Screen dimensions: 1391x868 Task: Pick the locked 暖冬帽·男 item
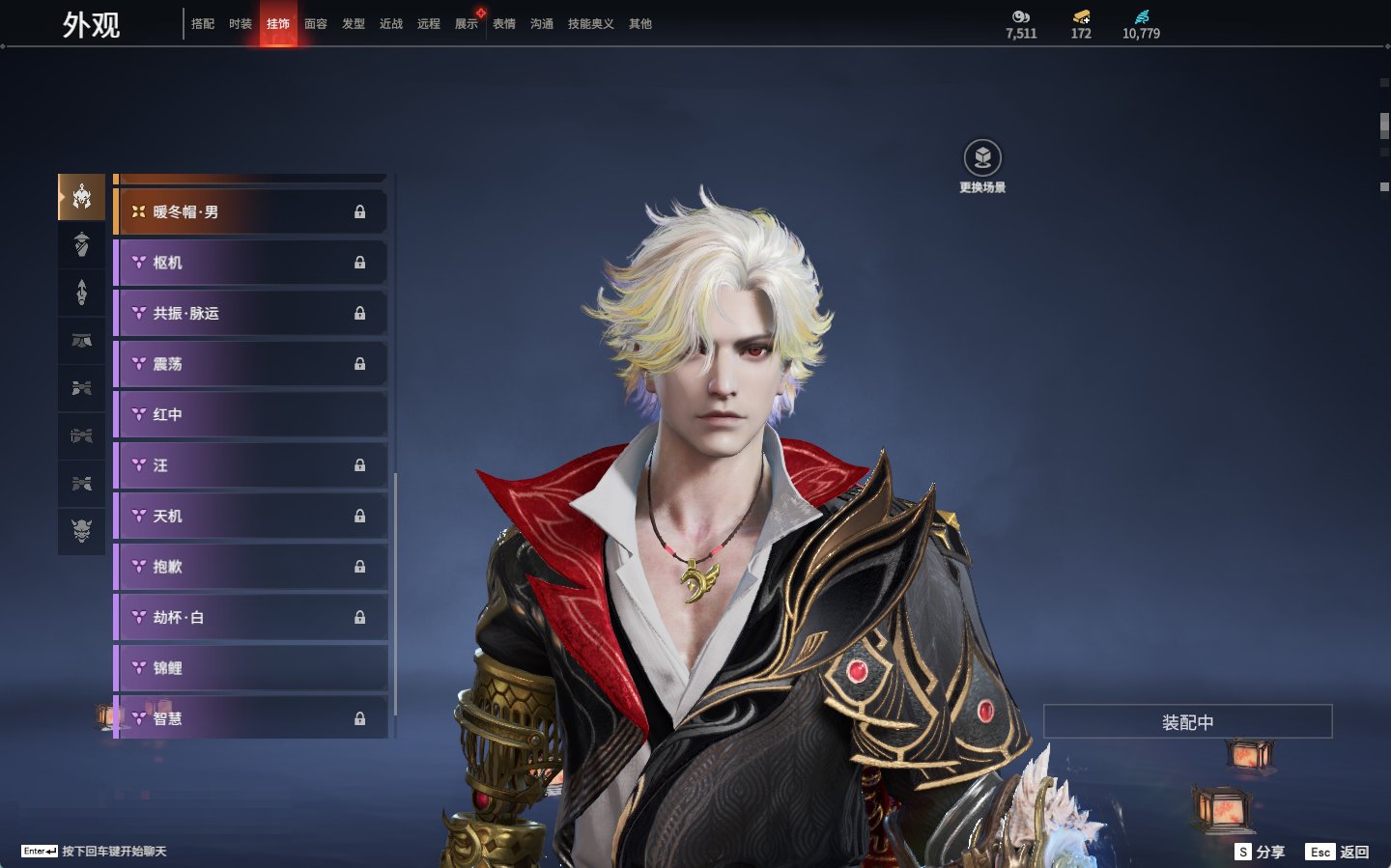(x=251, y=212)
